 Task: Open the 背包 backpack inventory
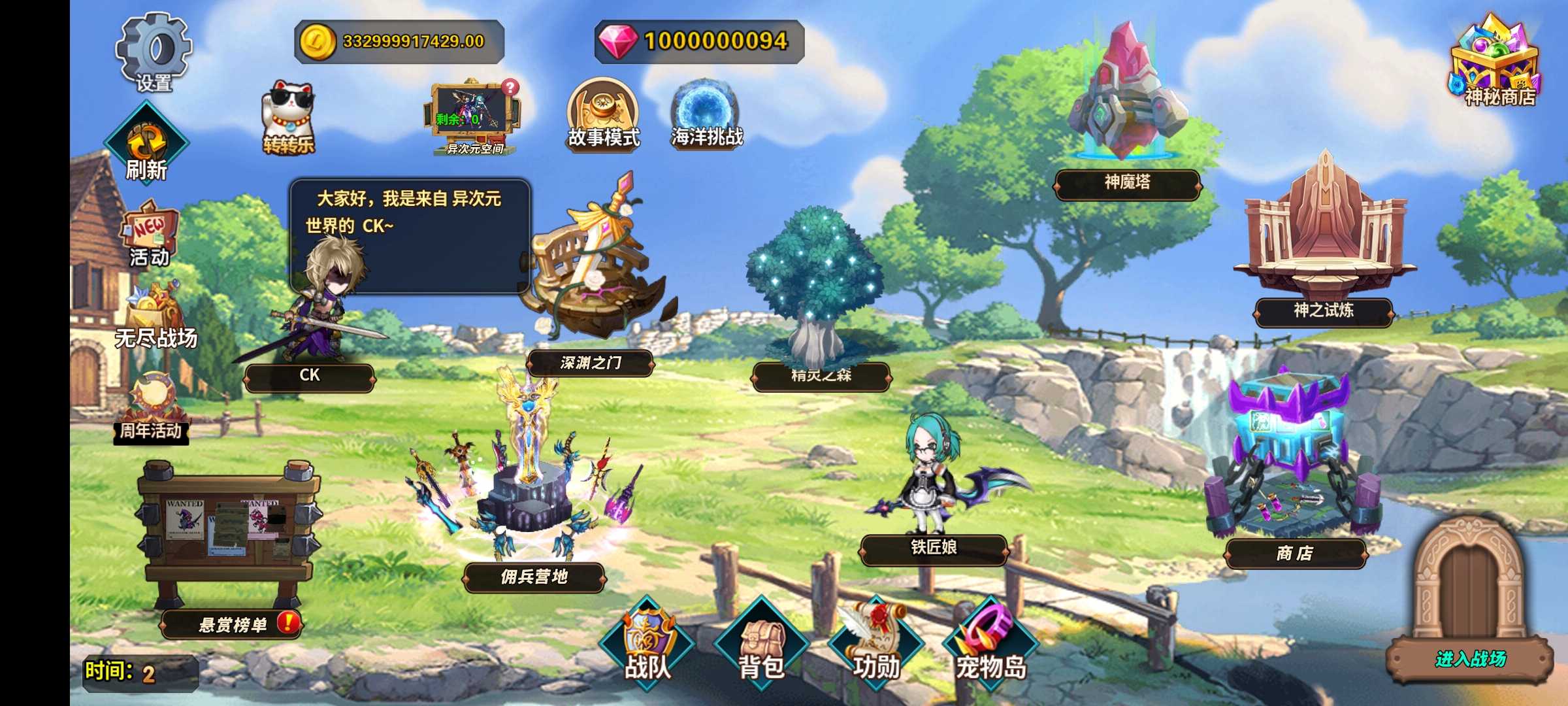click(x=761, y=645)
